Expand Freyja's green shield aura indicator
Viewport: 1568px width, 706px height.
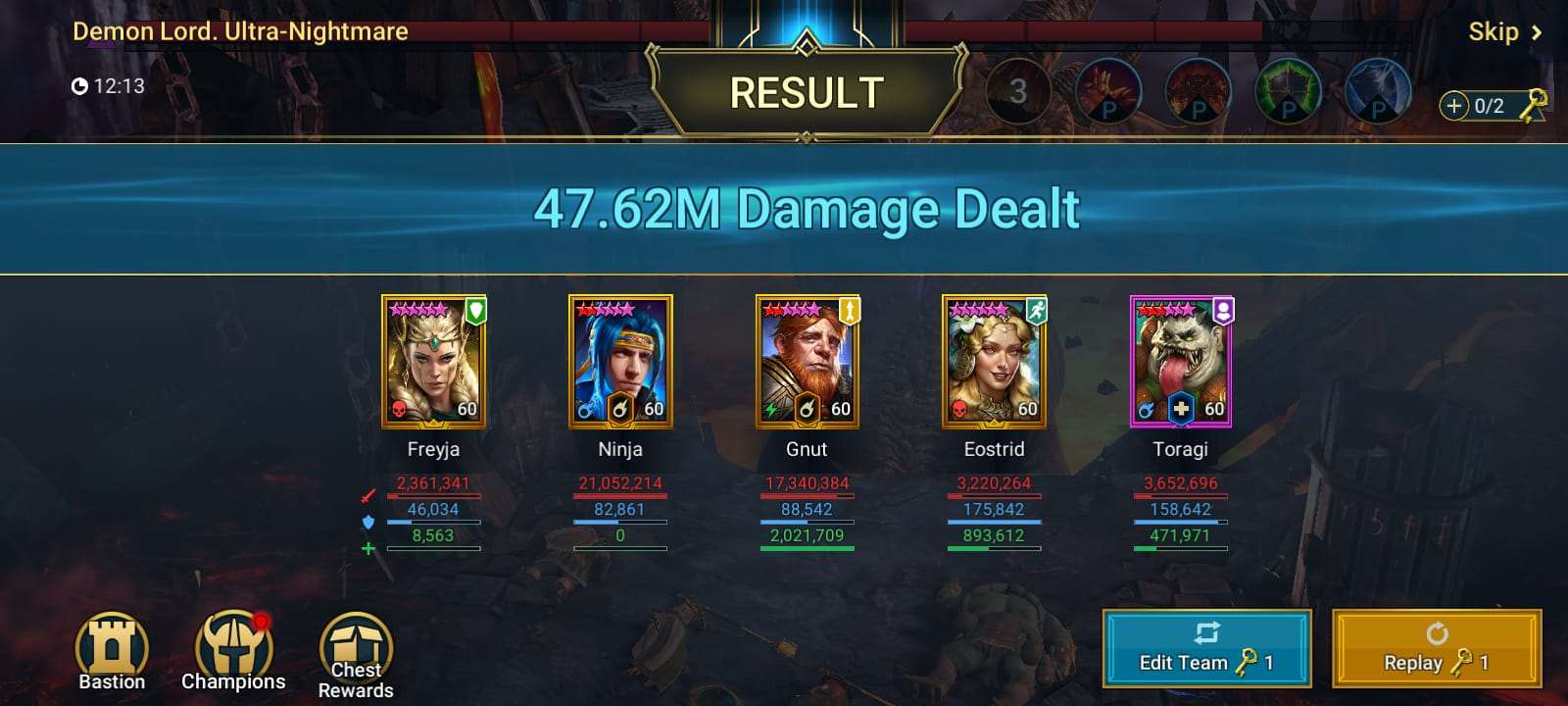click(x=475, y=310)
